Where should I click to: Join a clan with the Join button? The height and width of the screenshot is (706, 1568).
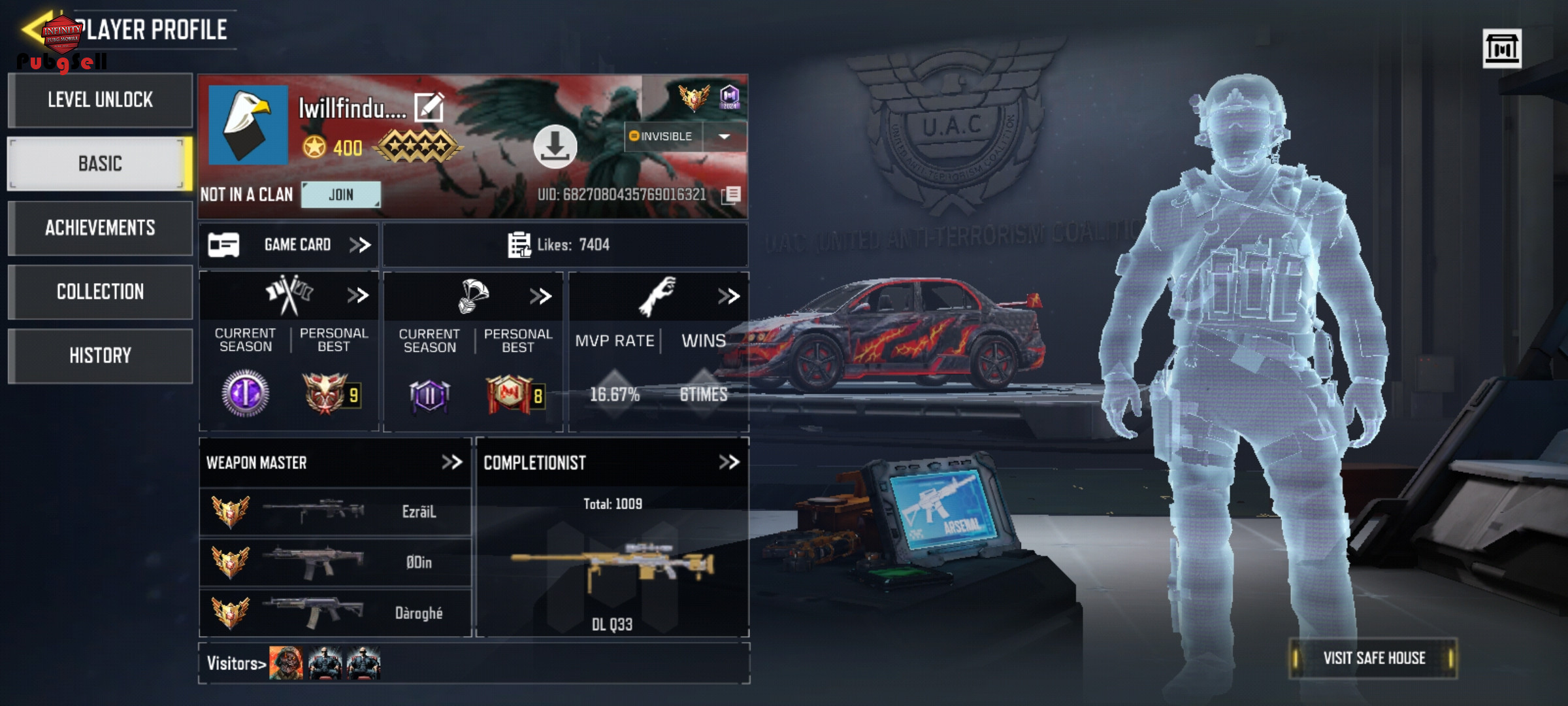click(x=340, y=195)
